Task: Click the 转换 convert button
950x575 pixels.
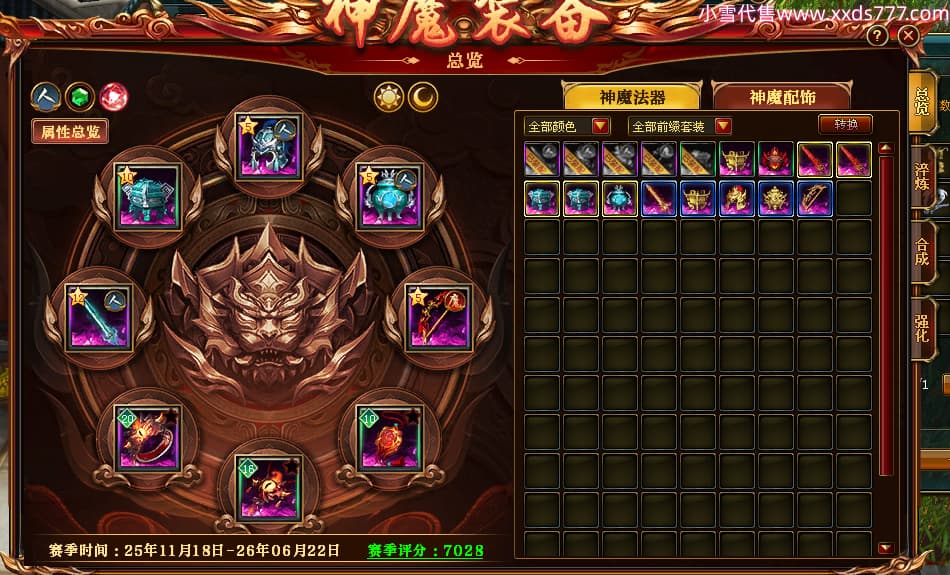Action: 845,125
